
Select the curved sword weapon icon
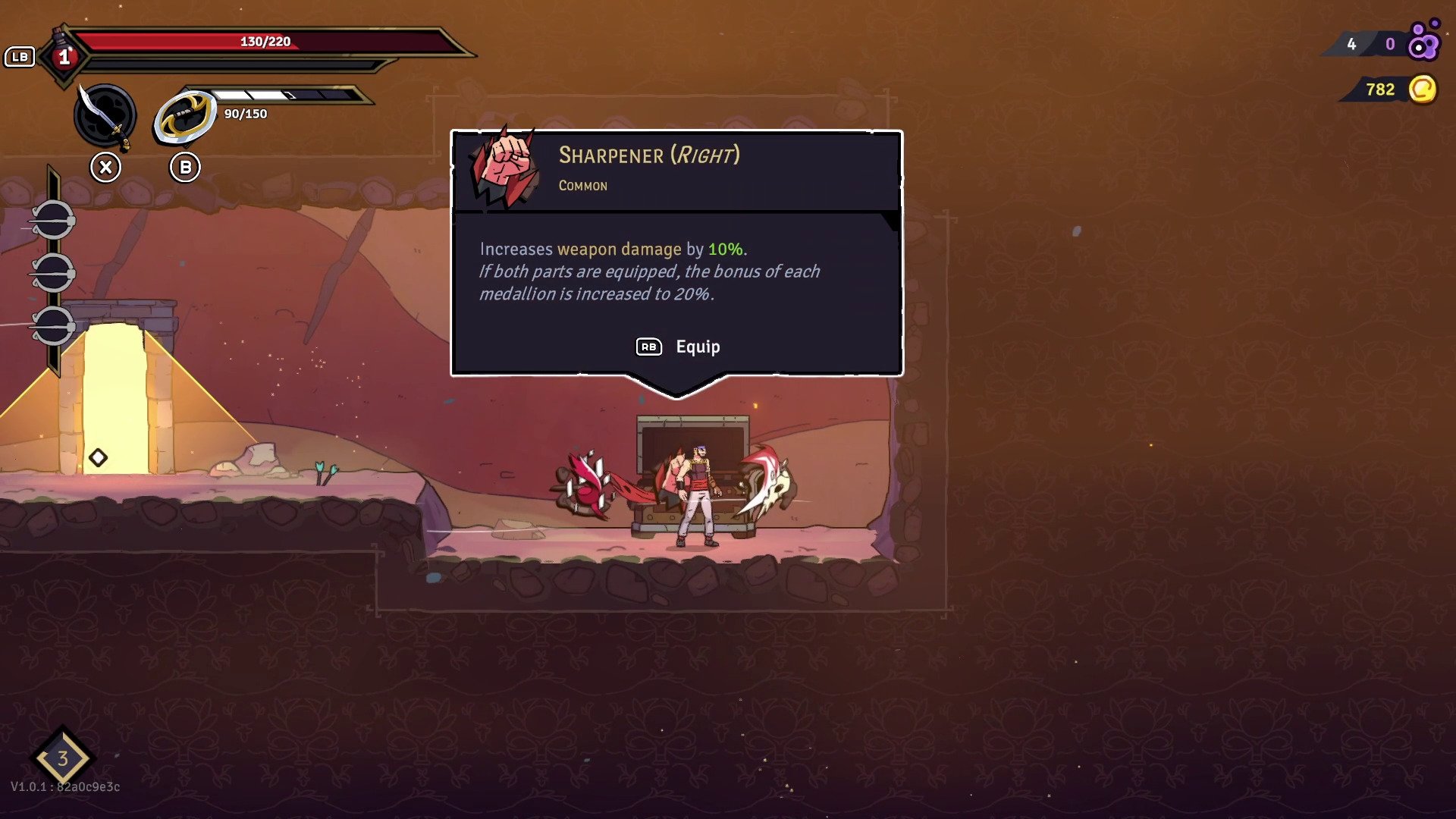(x=105, y=116)
